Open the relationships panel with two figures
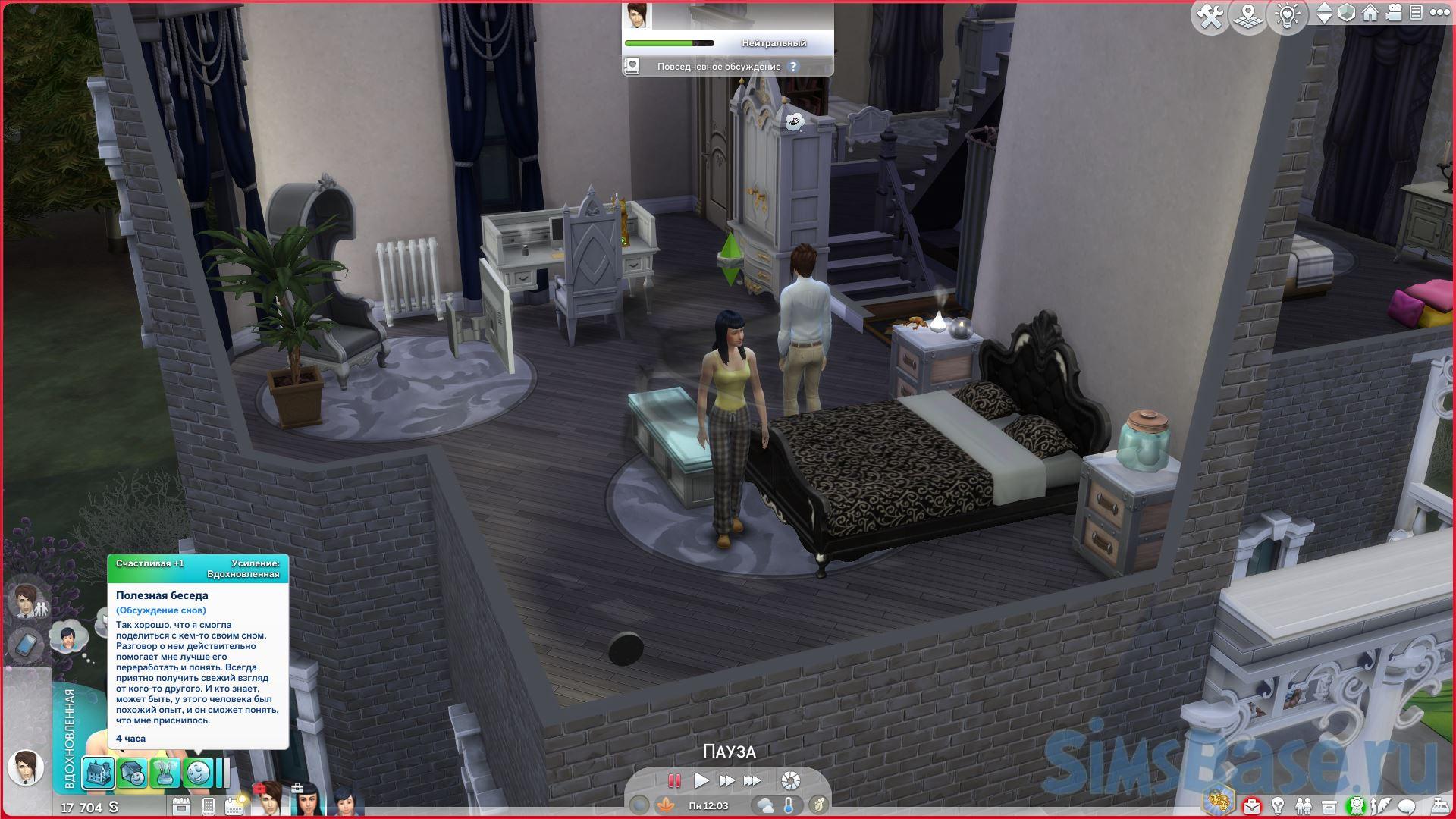Image resolution: width=1456 pixels, height=819 pixels. 1303,805
